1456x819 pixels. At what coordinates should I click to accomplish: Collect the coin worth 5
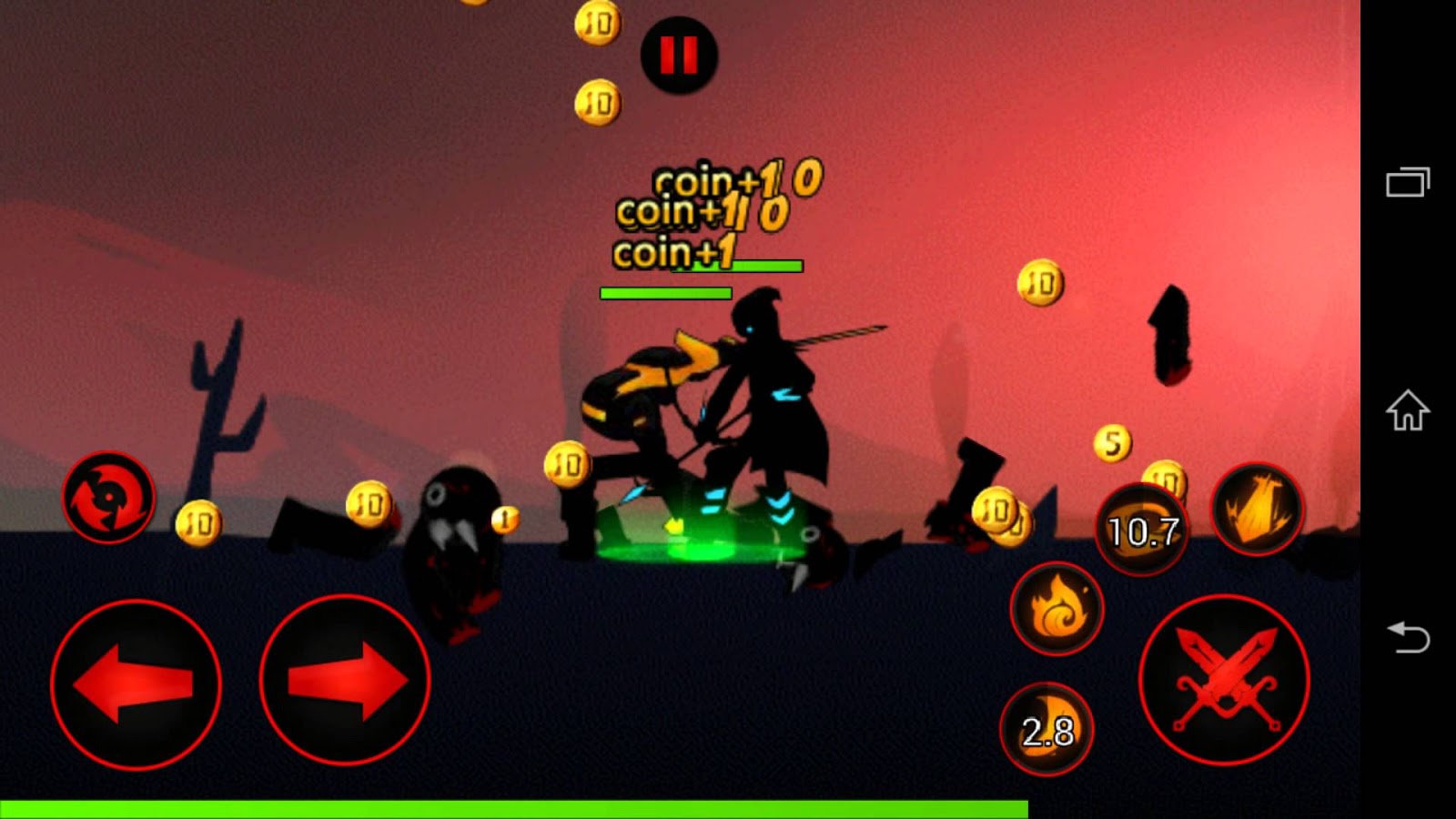(1111, 442)
